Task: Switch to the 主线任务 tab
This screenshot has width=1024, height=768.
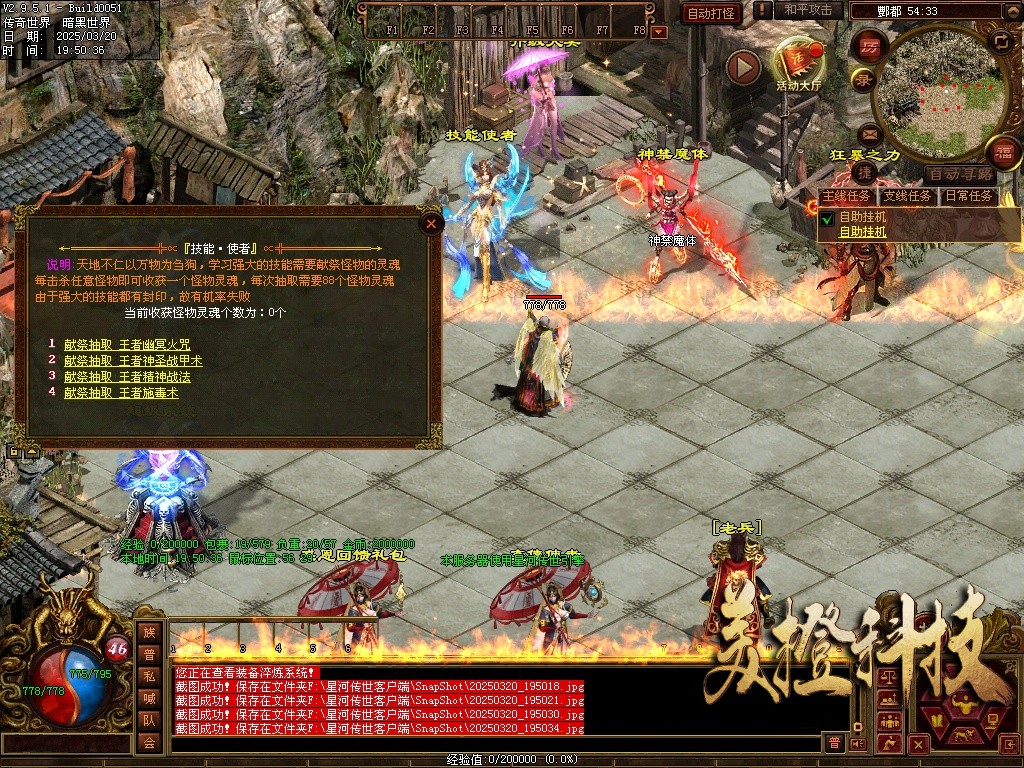Action: 846,196
